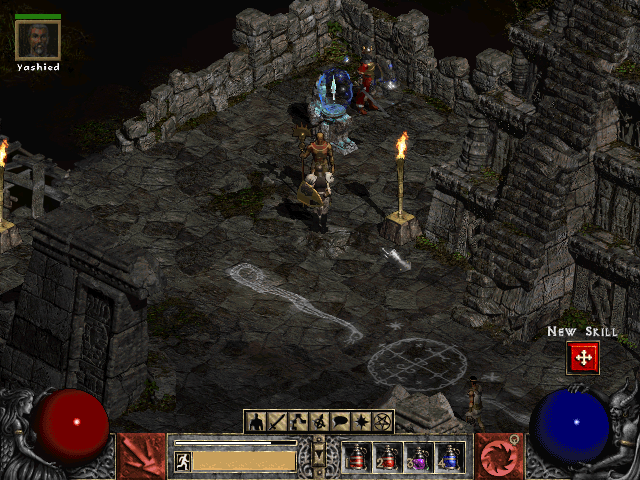Use the purple rejuvenation potion in belt slot 3
Image resolution: width=640 pixels, height=480 pixels.
(x=419, y=458)
